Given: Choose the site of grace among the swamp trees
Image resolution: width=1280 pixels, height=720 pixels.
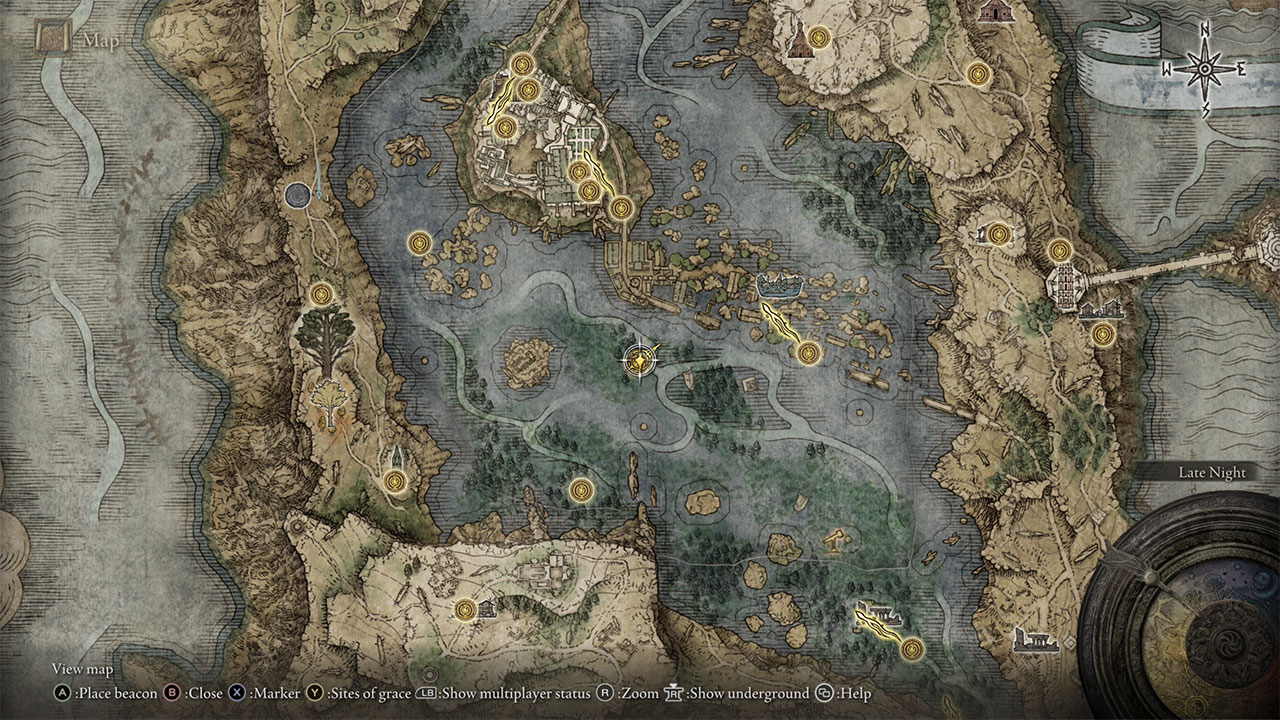Looking at the screenshot, I should [x=581, y=490].
